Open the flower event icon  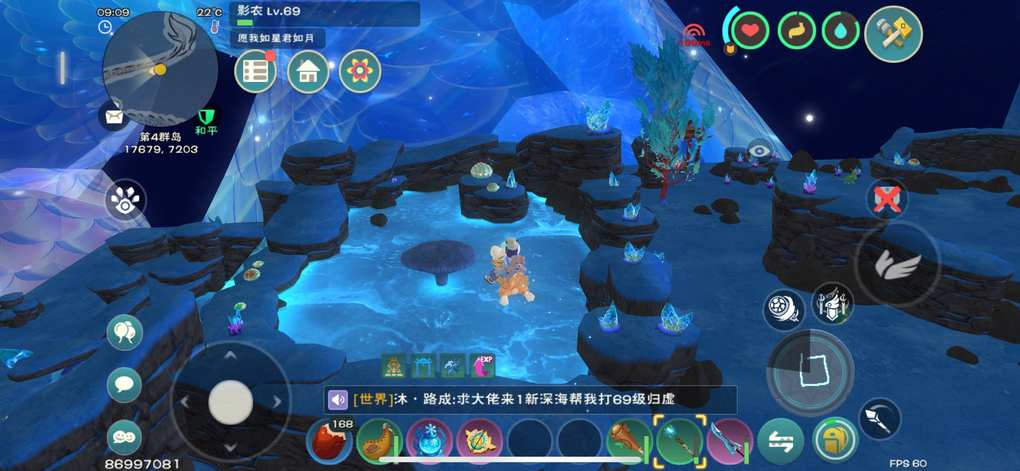click(x=360, y=71)
